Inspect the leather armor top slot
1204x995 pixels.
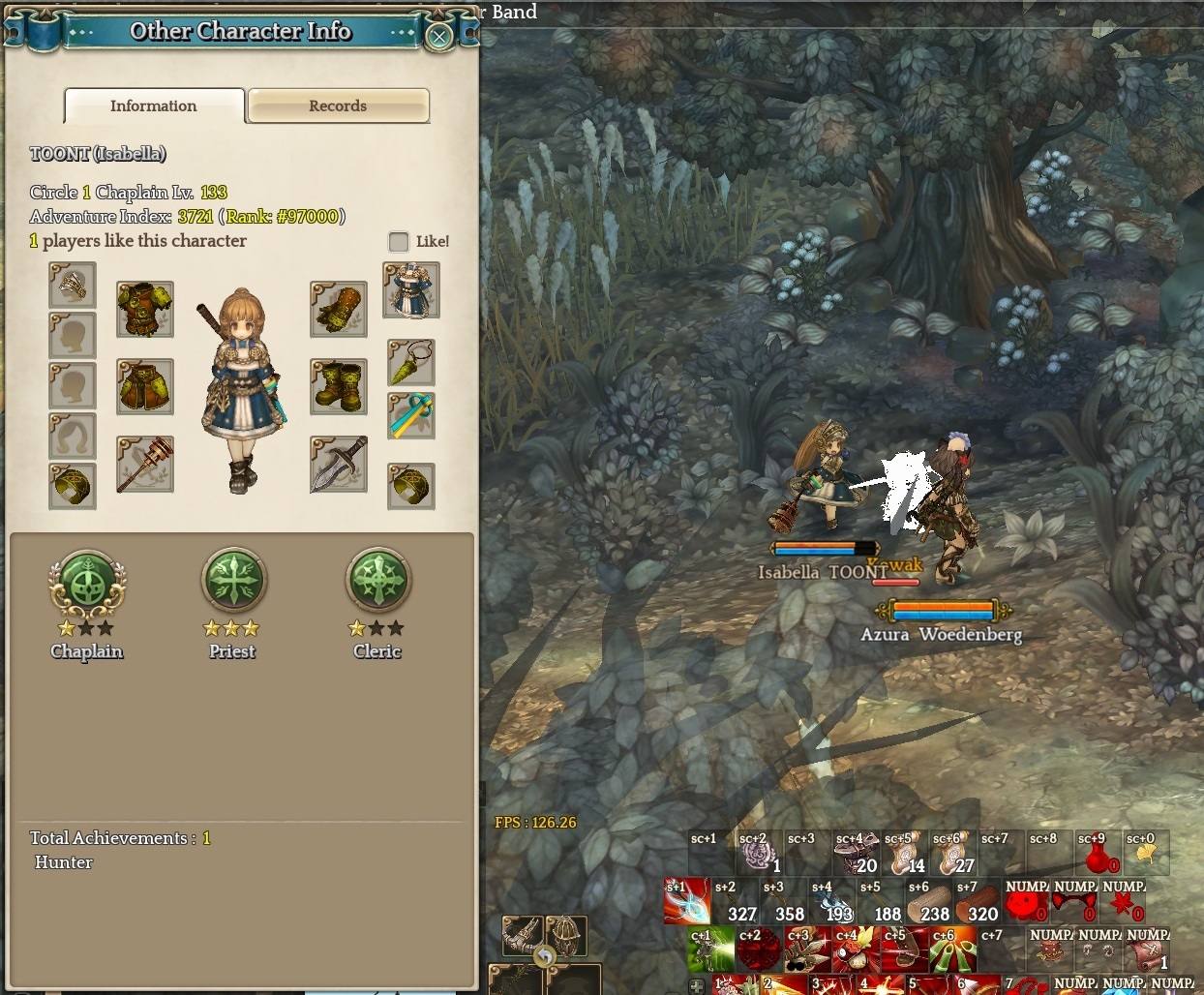[145, 309]
